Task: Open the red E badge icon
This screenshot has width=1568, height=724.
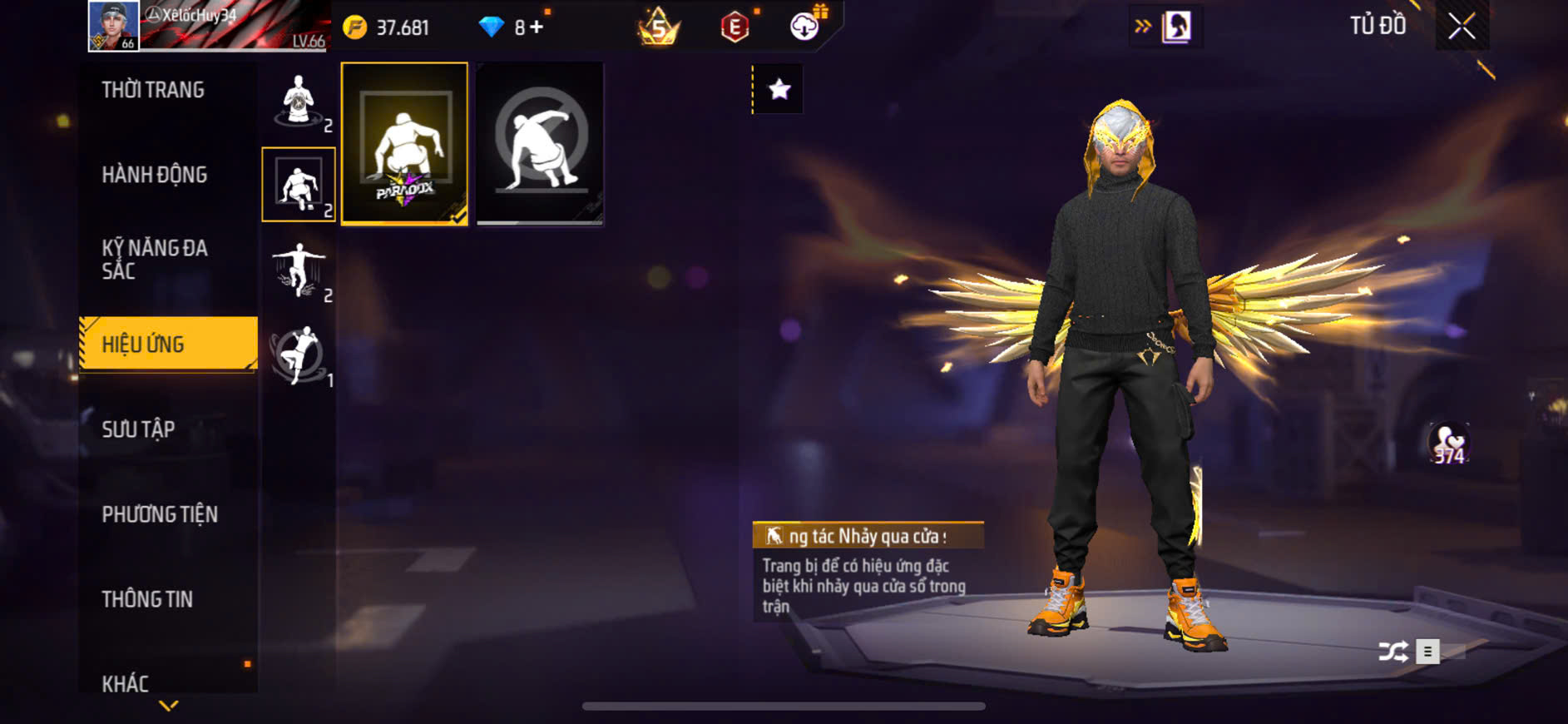Action: point(735,27)
